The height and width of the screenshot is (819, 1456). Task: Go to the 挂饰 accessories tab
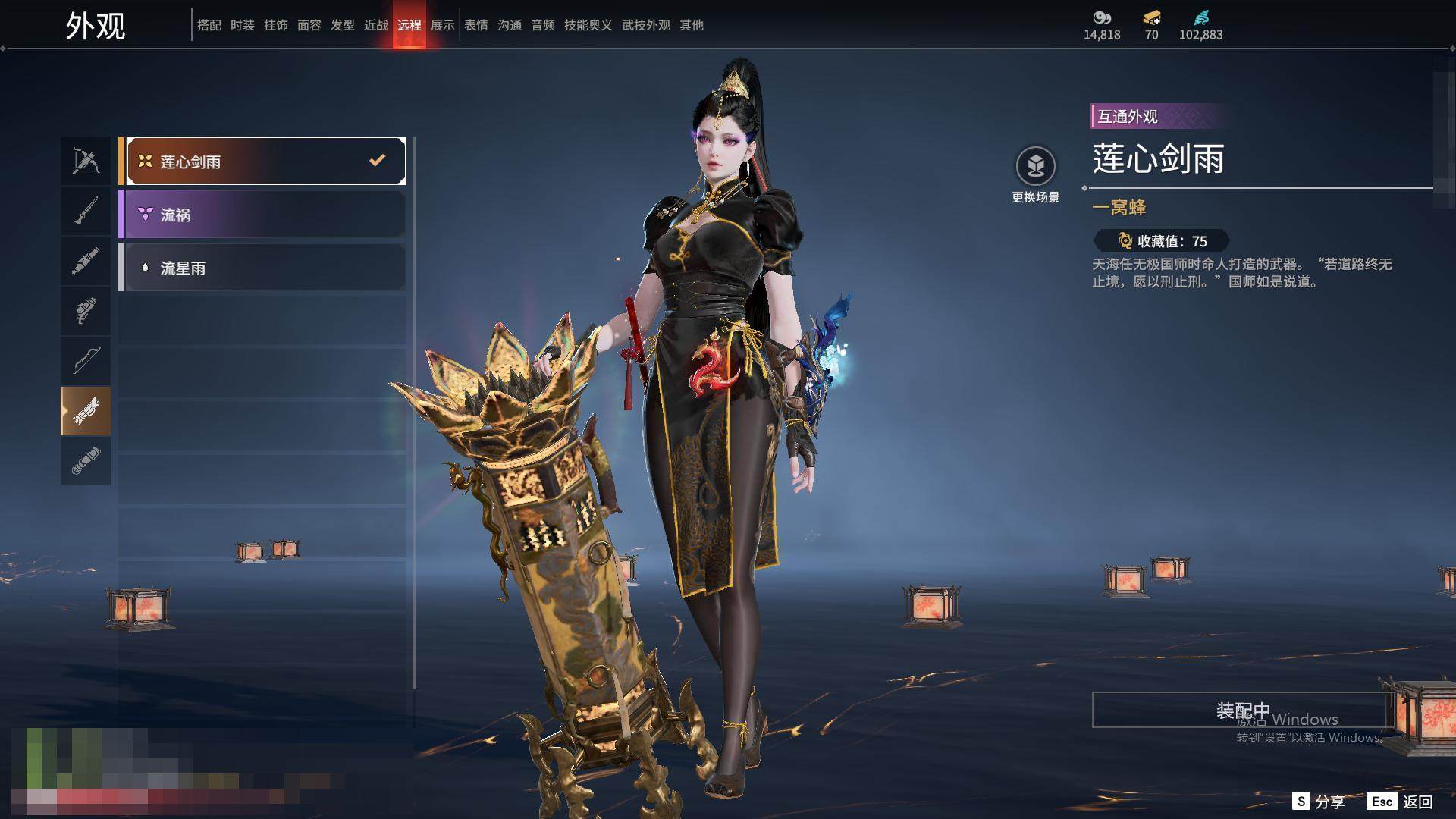pyautogui.click(x=276, y=25)
